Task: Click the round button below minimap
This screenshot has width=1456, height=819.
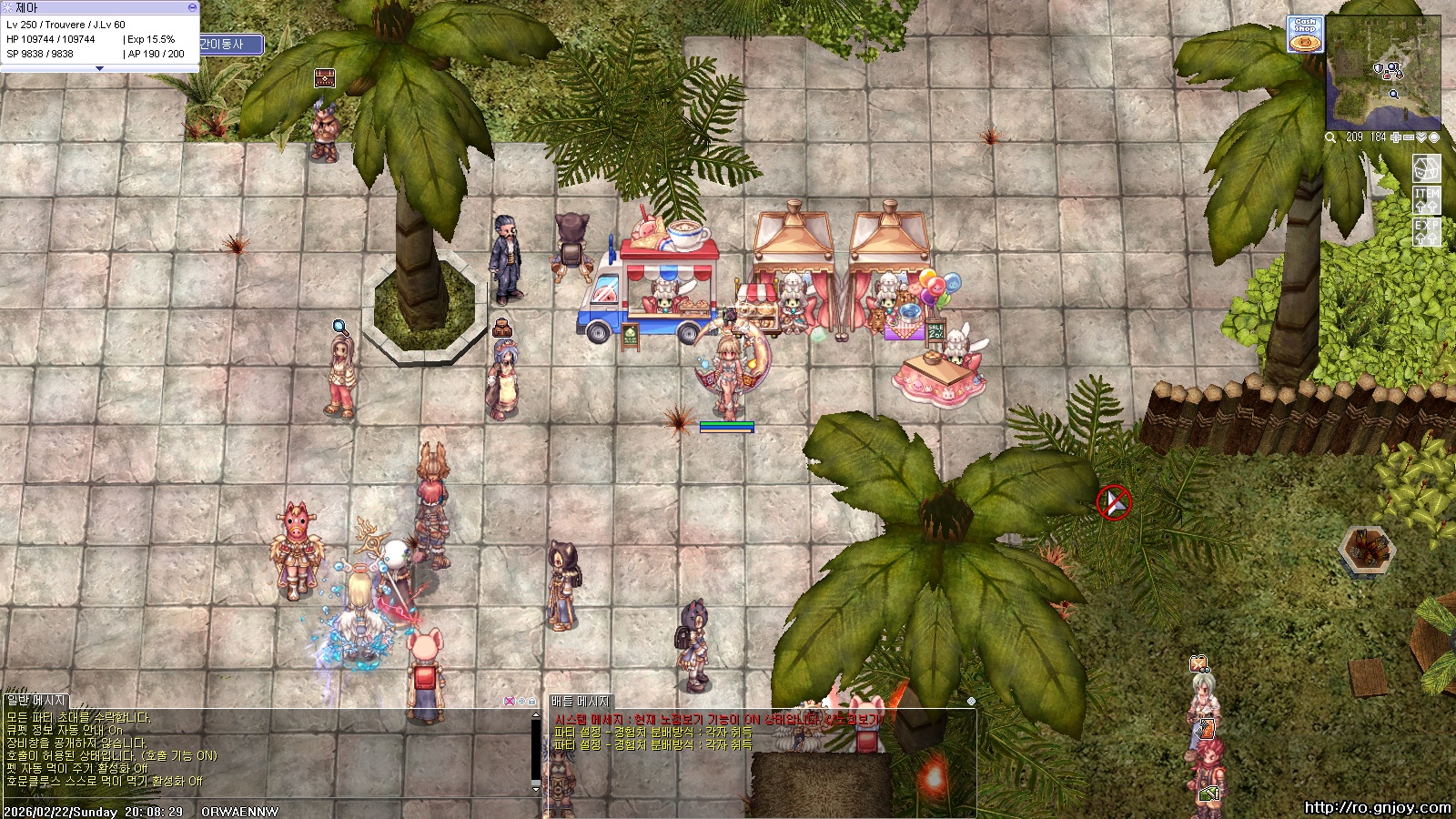Action: pyautogui.click(x=1434, y=137)
